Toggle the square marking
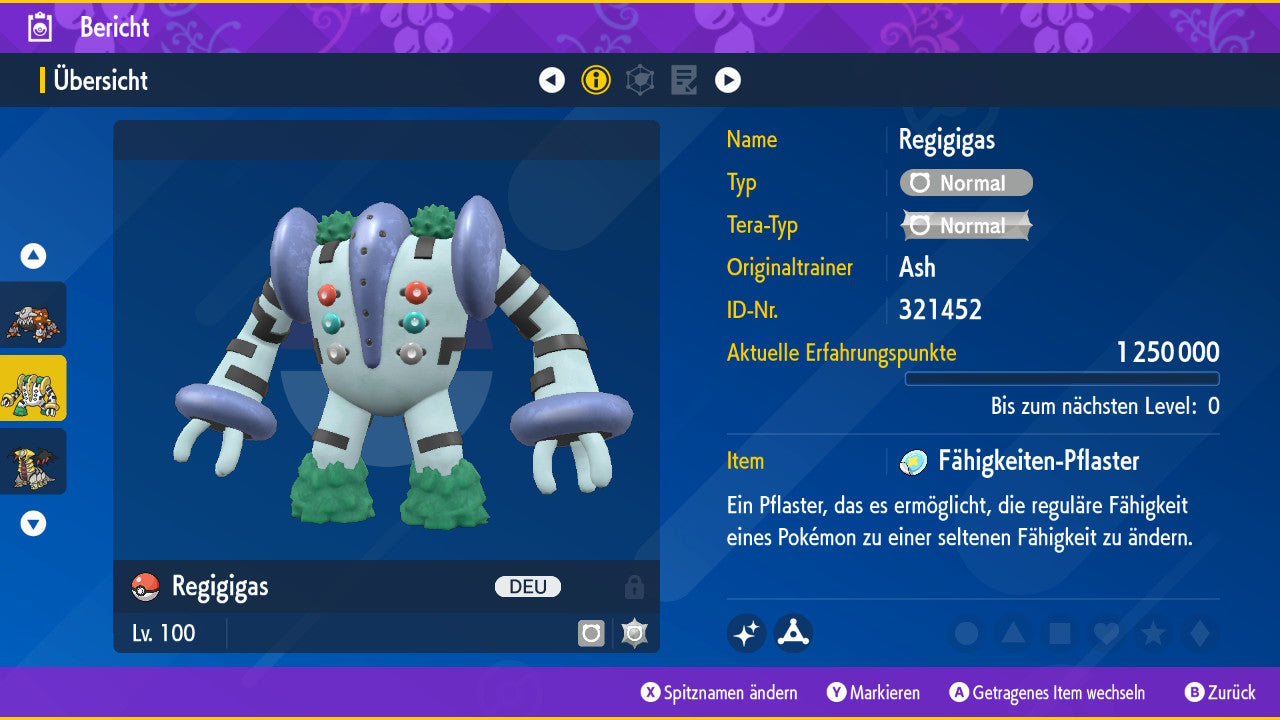 tap(1059, 633)
